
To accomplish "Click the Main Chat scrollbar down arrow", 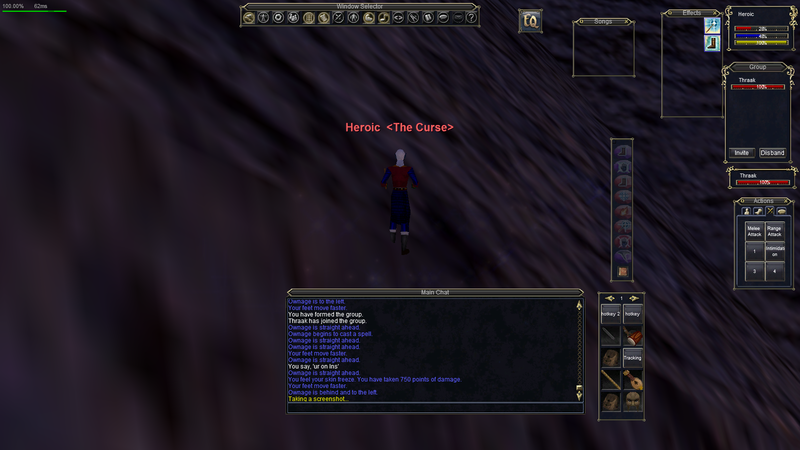I will [x=579, y=397].
